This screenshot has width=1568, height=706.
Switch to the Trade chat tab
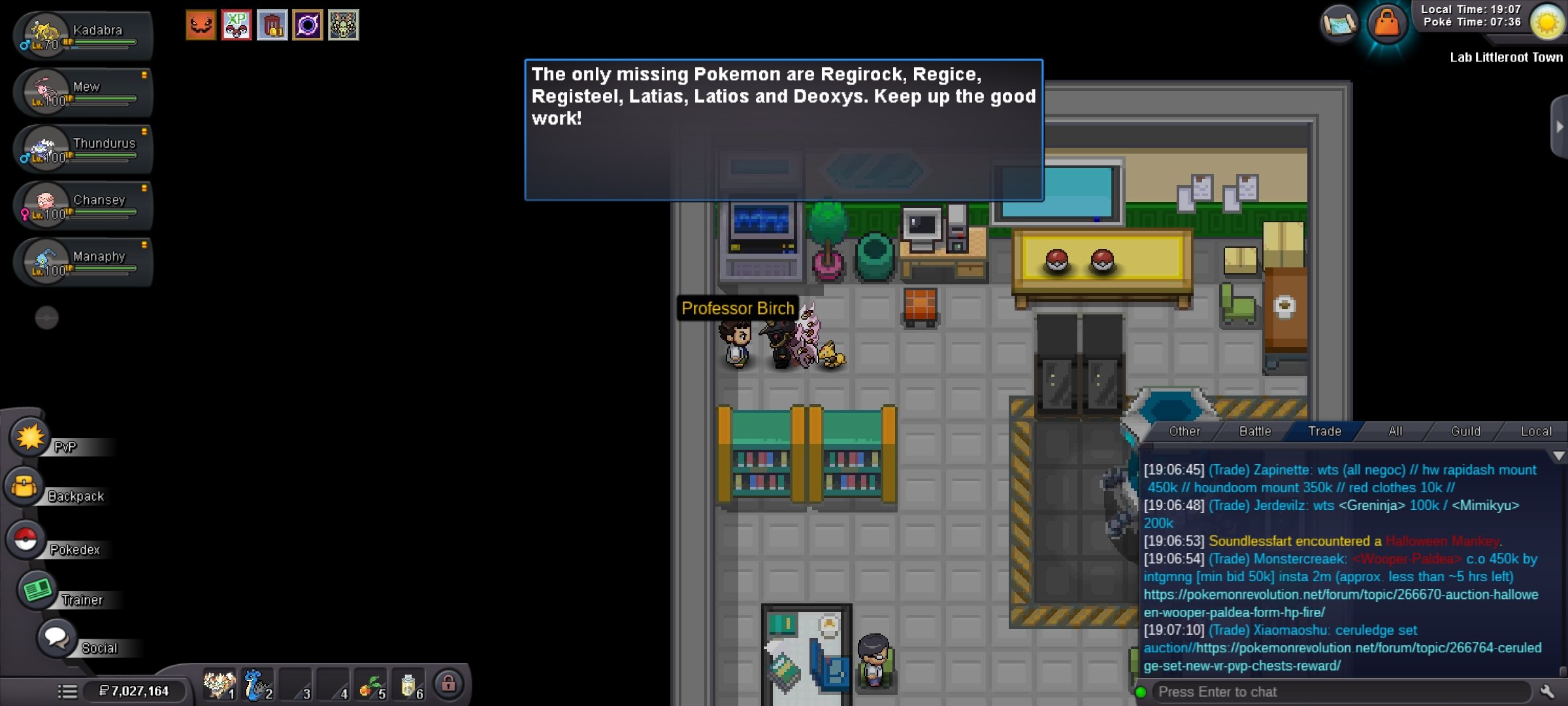1324,431
